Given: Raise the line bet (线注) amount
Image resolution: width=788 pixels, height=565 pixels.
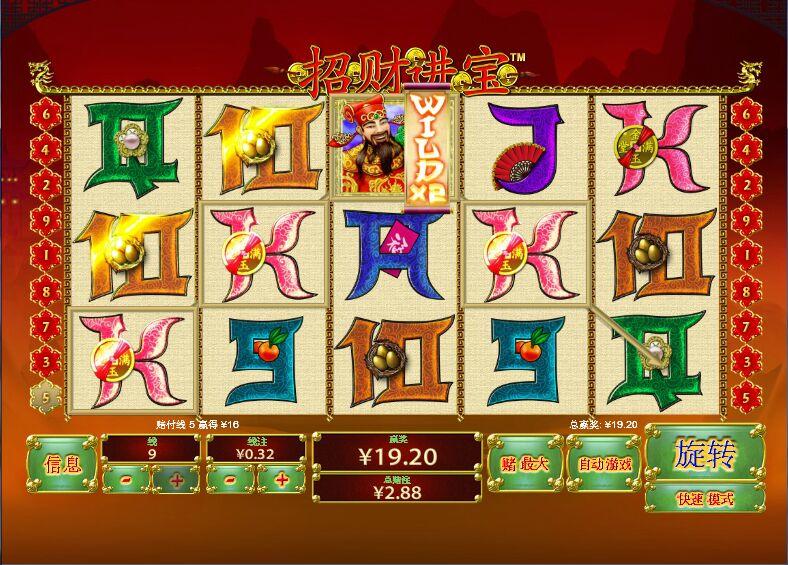Looking at the screenshot, I should tap(281, 480).
